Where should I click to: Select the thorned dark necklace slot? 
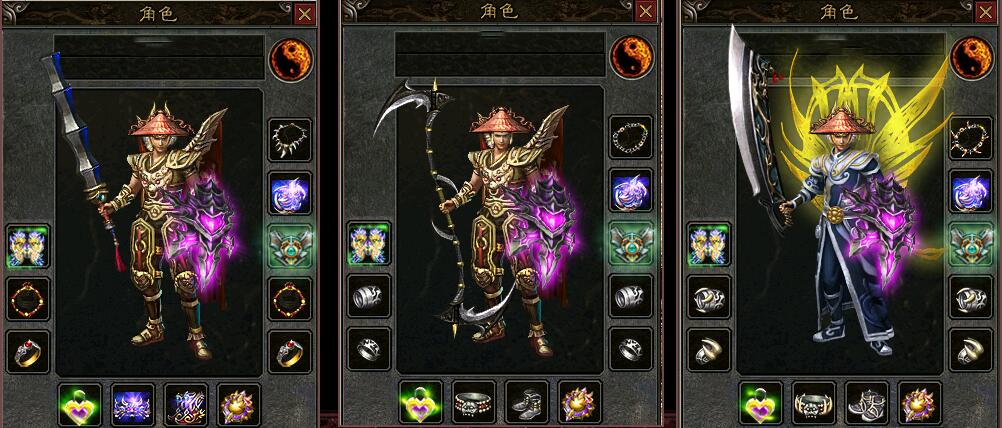tap(970, 139)
